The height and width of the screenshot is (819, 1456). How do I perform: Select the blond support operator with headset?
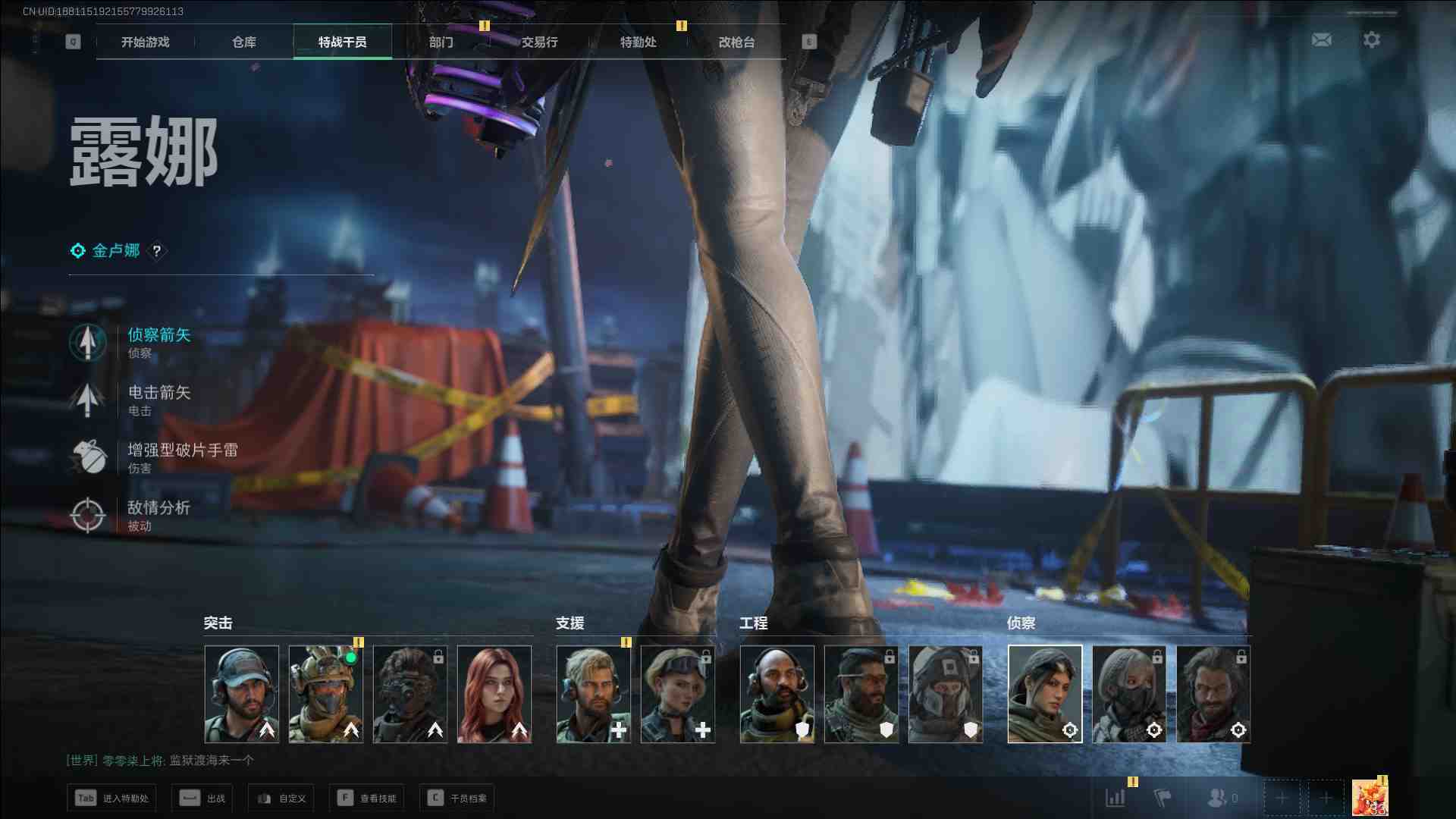pyautogui.click(x=594, y=694)
